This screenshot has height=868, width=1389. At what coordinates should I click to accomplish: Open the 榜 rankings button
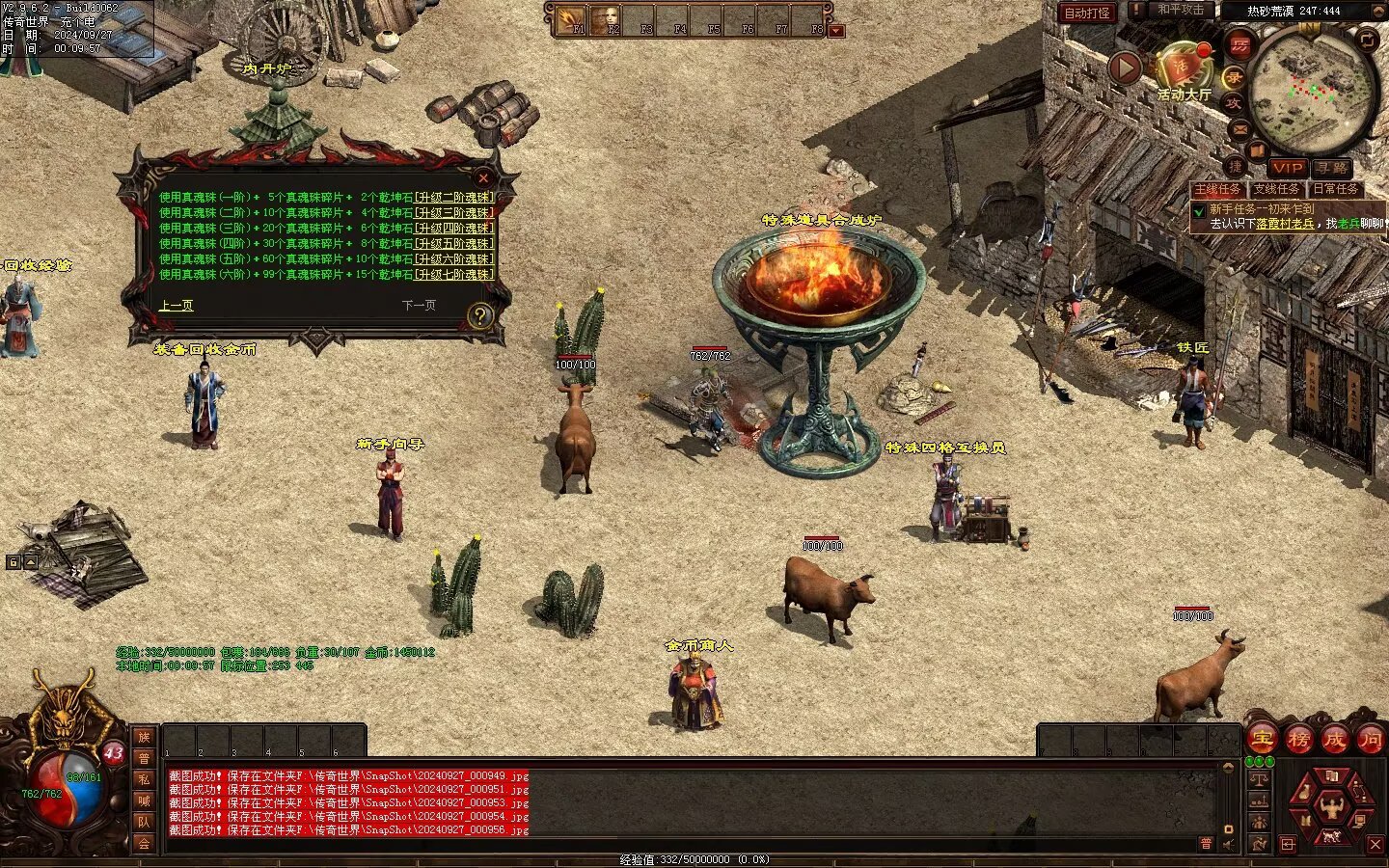(1298, 741)
